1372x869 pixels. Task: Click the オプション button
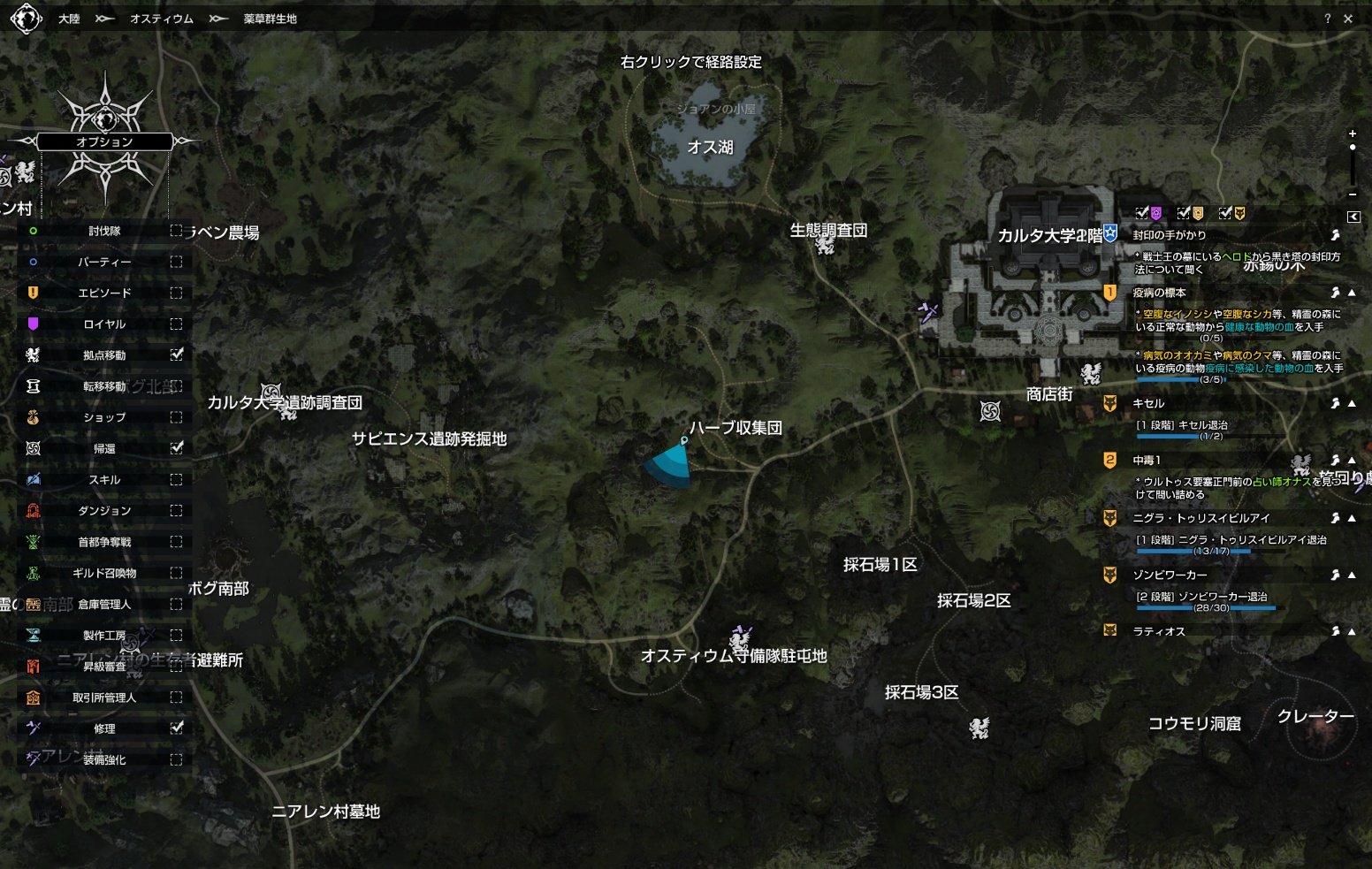point(104,141)
